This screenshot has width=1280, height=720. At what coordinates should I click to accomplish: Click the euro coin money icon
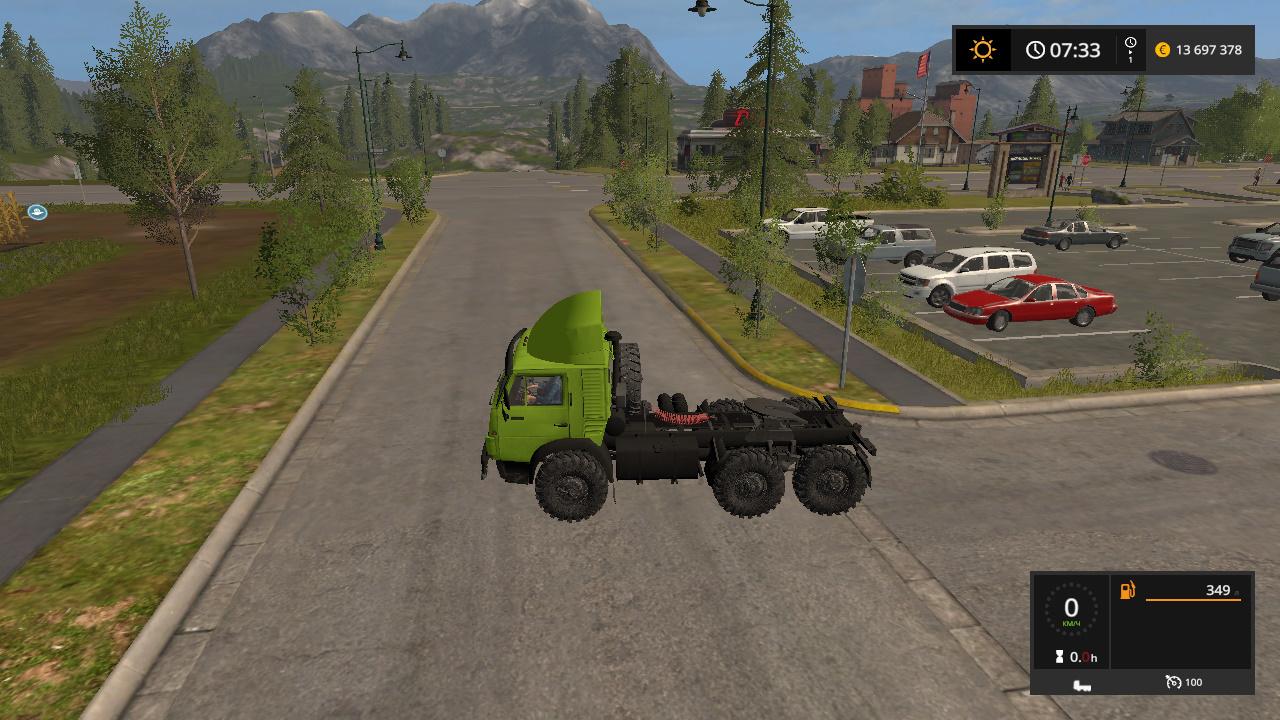pyautogui.click(x=1162, y=50)
